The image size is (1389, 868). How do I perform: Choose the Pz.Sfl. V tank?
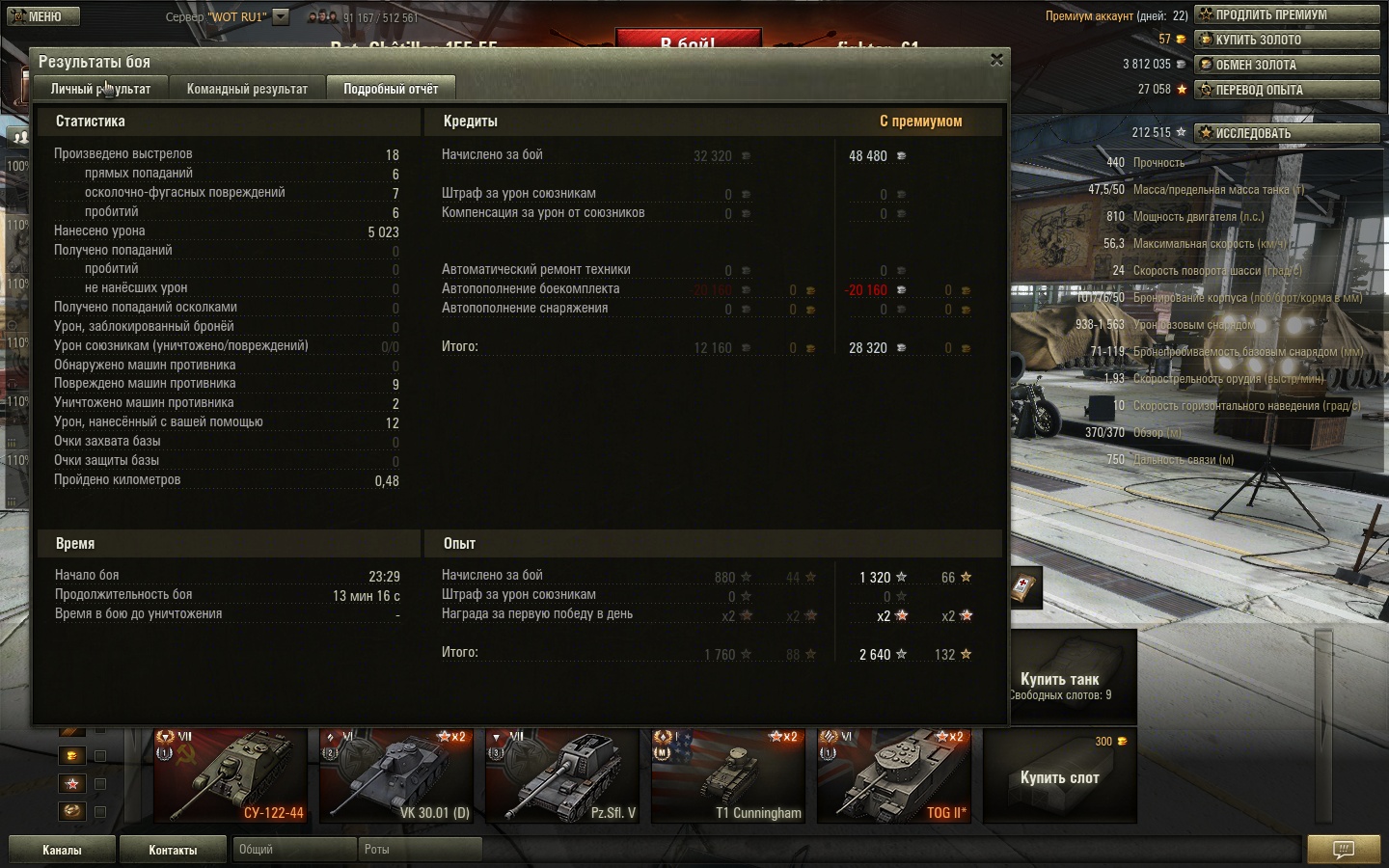coord(562,775)
